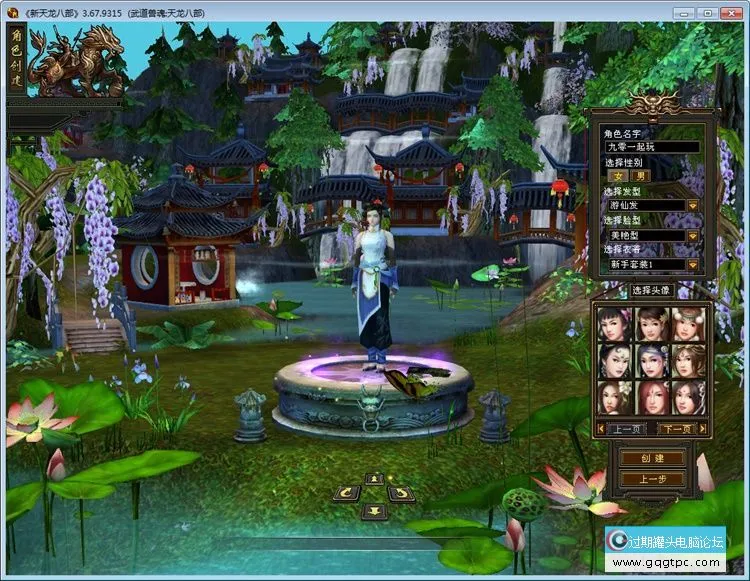Go back with the 上一步 button
Image resolution: width=750 pixels, height=581 pixels.
click(x=651, y=479)
